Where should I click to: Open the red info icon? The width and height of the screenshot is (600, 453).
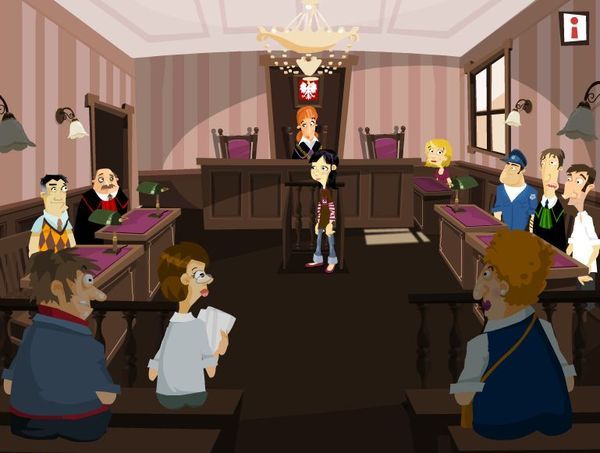pyautogui.click(x=573, y=28)
